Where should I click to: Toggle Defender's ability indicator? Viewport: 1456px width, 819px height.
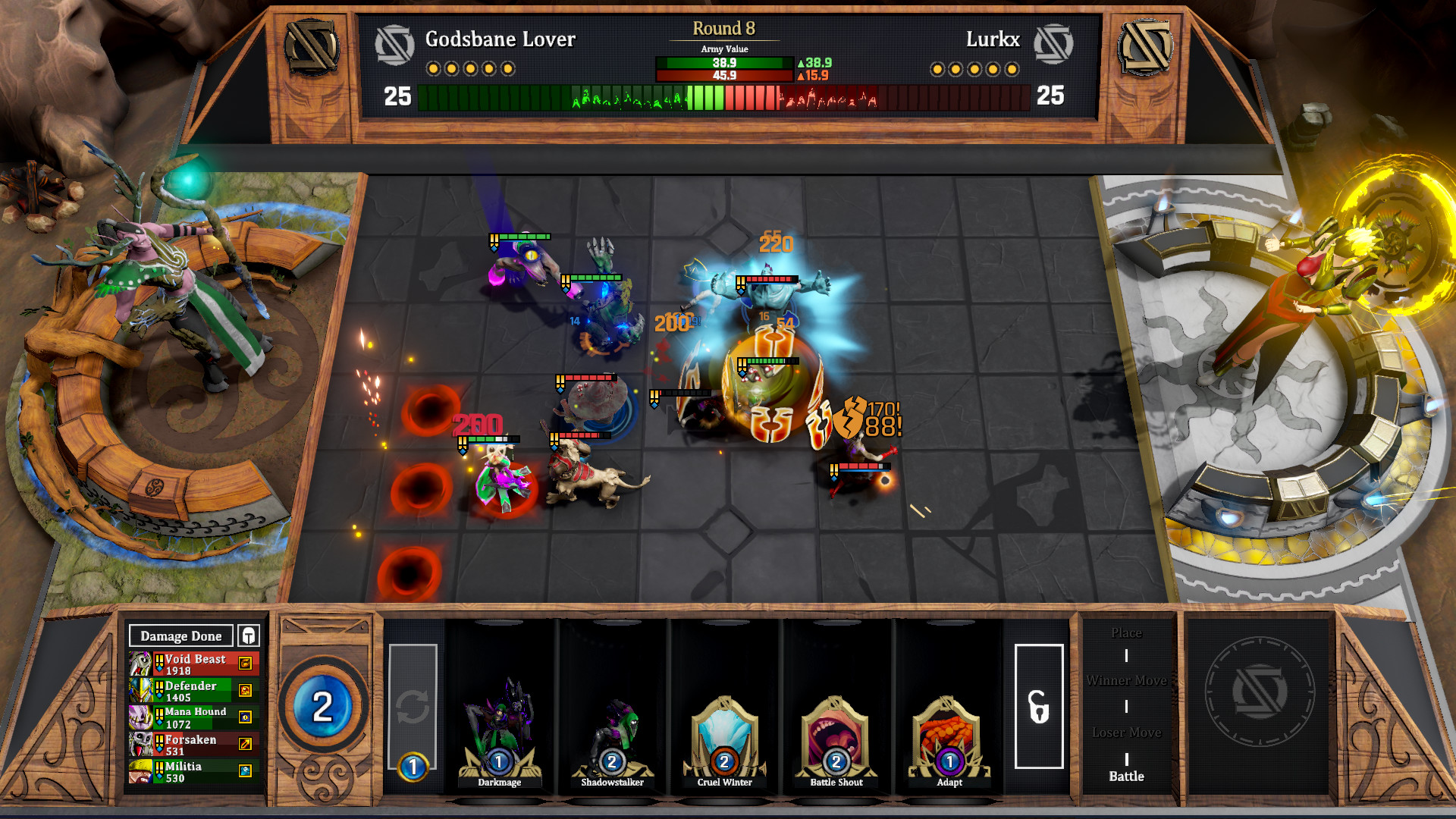click(x=245, y=690)
